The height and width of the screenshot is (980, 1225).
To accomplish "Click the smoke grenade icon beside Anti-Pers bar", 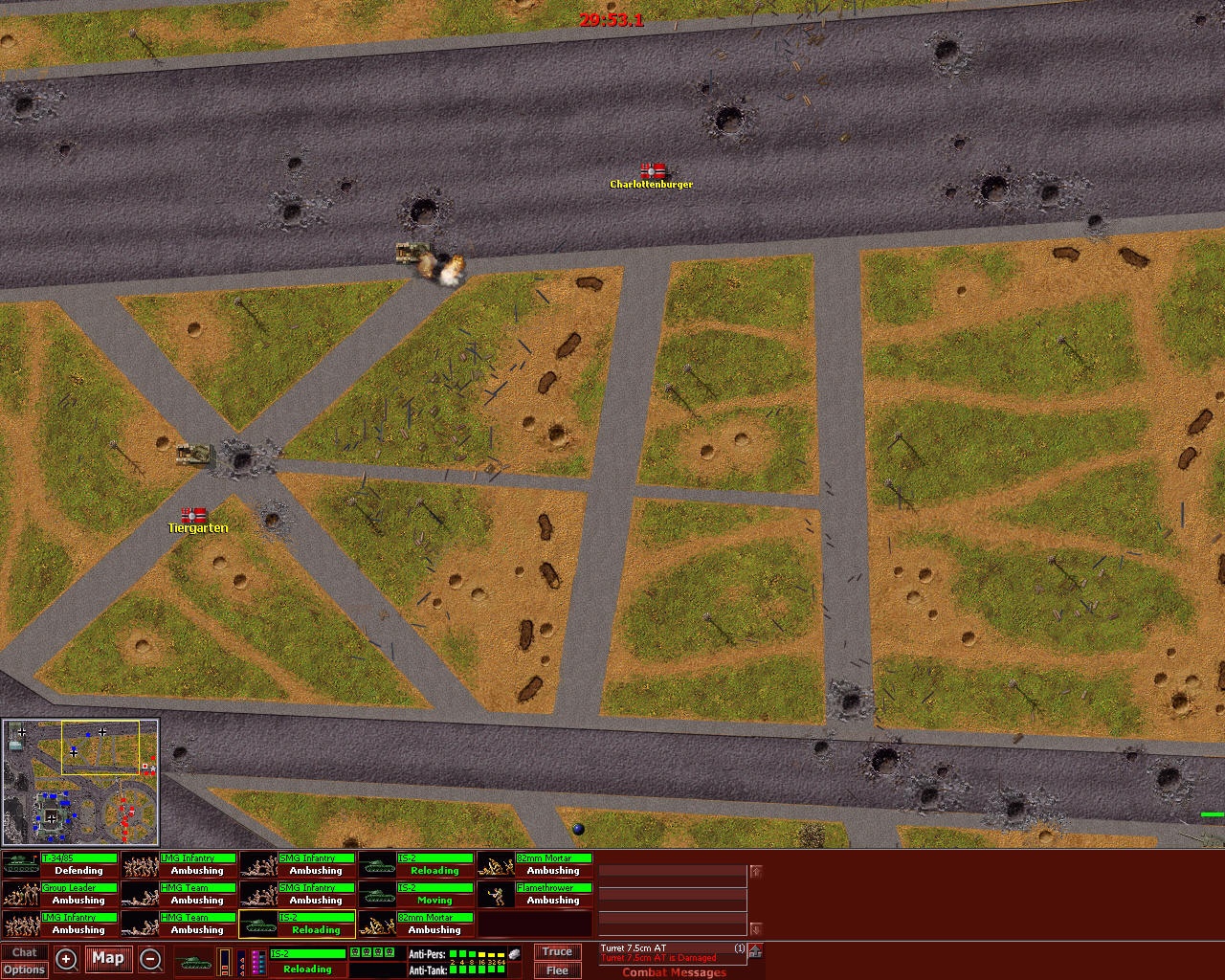I will 514,952.
